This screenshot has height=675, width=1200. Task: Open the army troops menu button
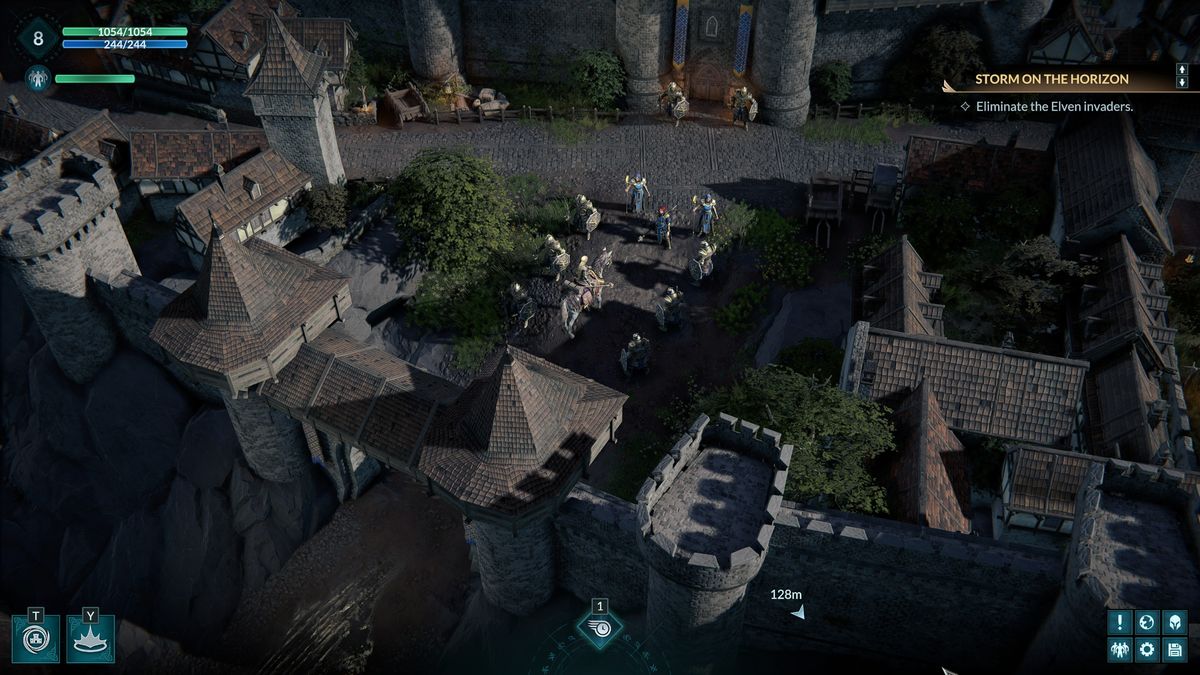coord(1119,650)
